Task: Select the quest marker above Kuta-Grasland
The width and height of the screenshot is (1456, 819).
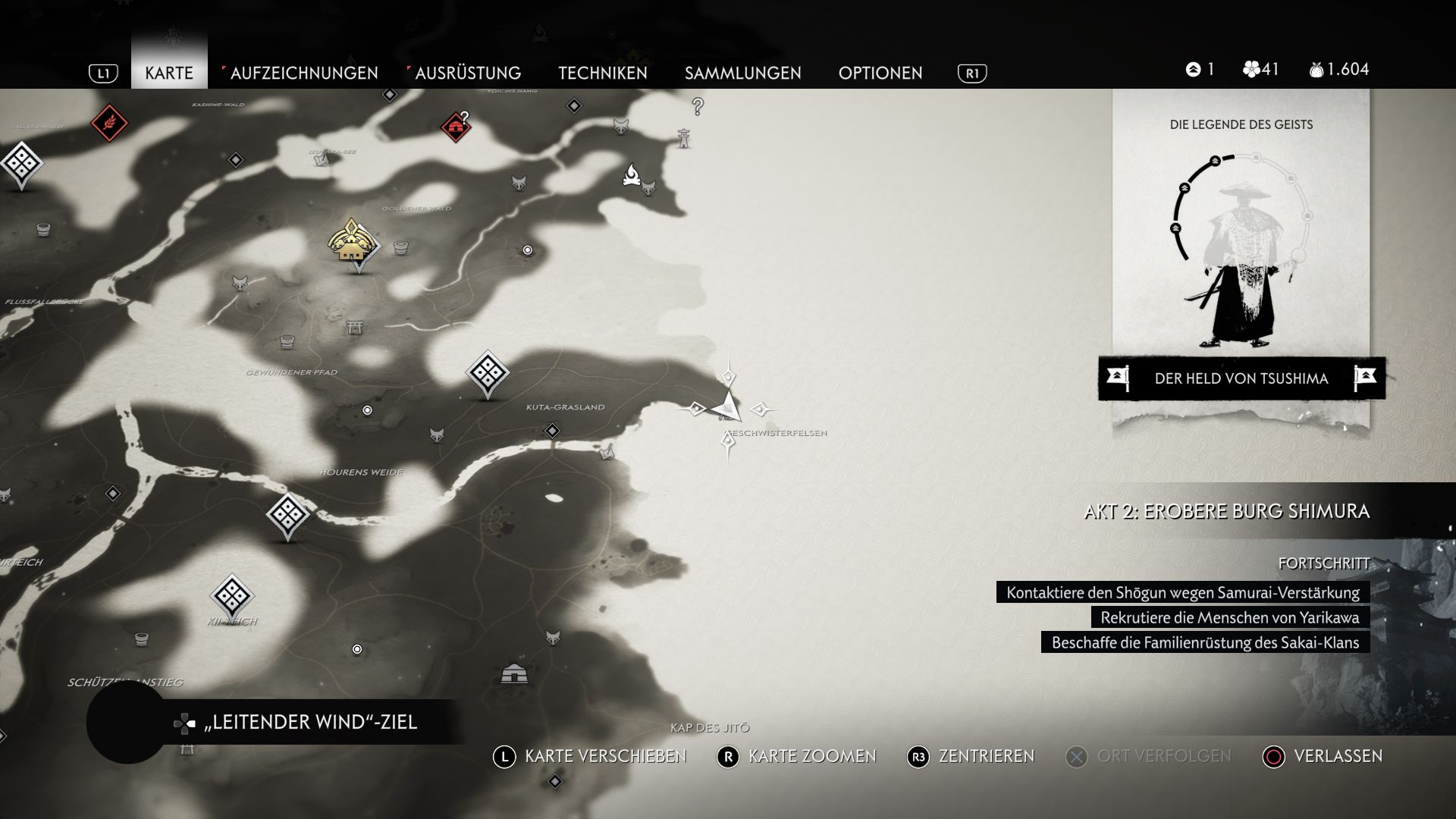Action: (x=487, y=372)
